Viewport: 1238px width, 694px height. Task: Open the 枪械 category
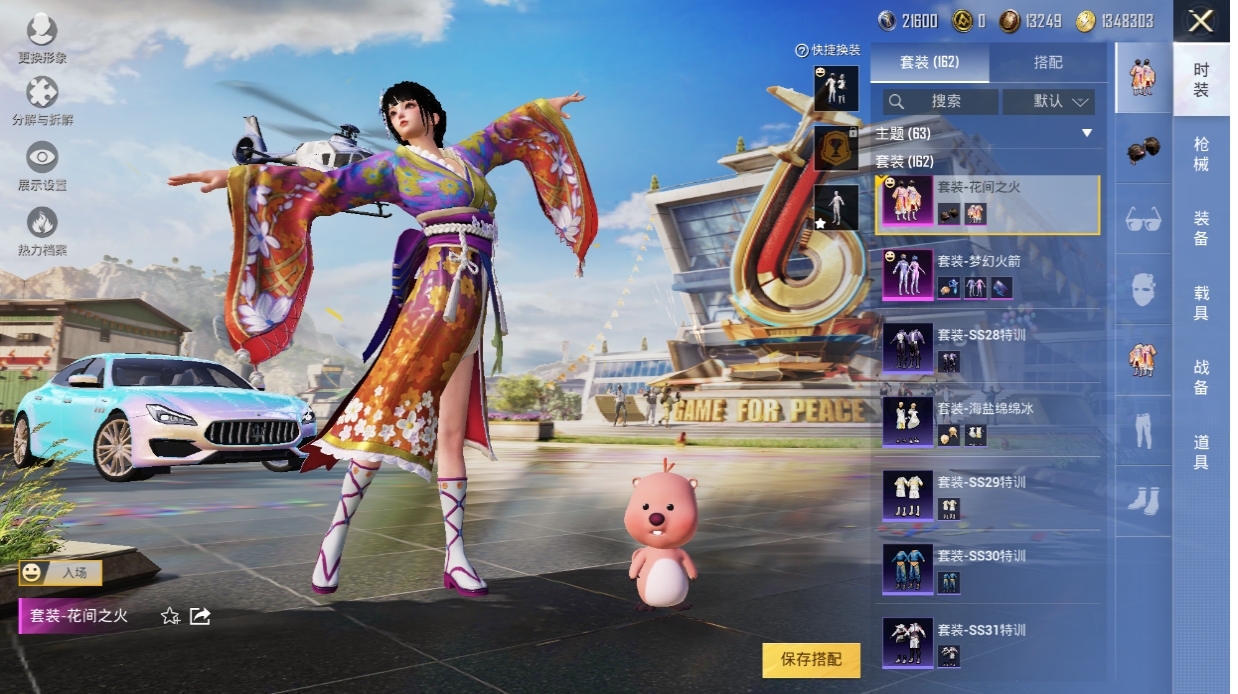click(x=1201, y=154)
